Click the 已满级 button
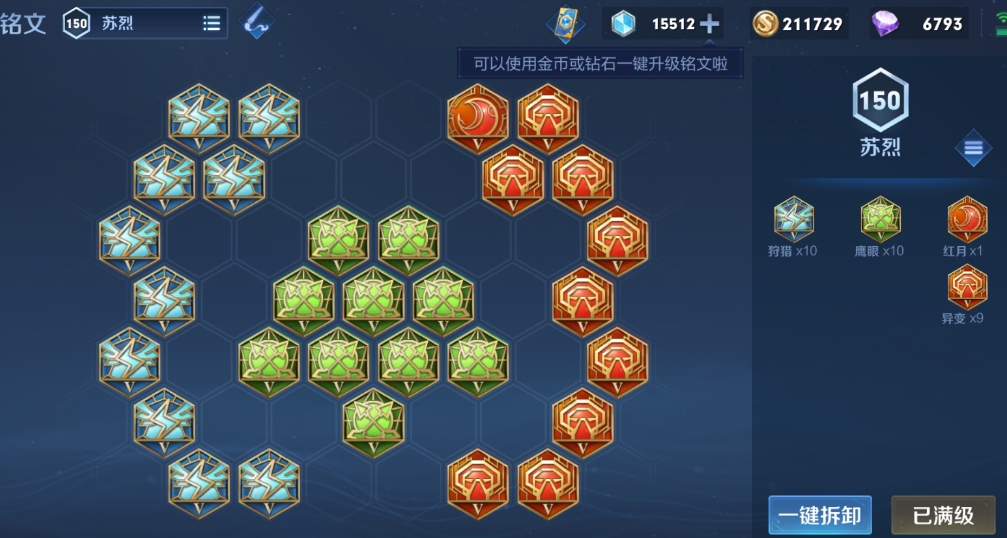The image size is (1007, 538). (942, 516)
